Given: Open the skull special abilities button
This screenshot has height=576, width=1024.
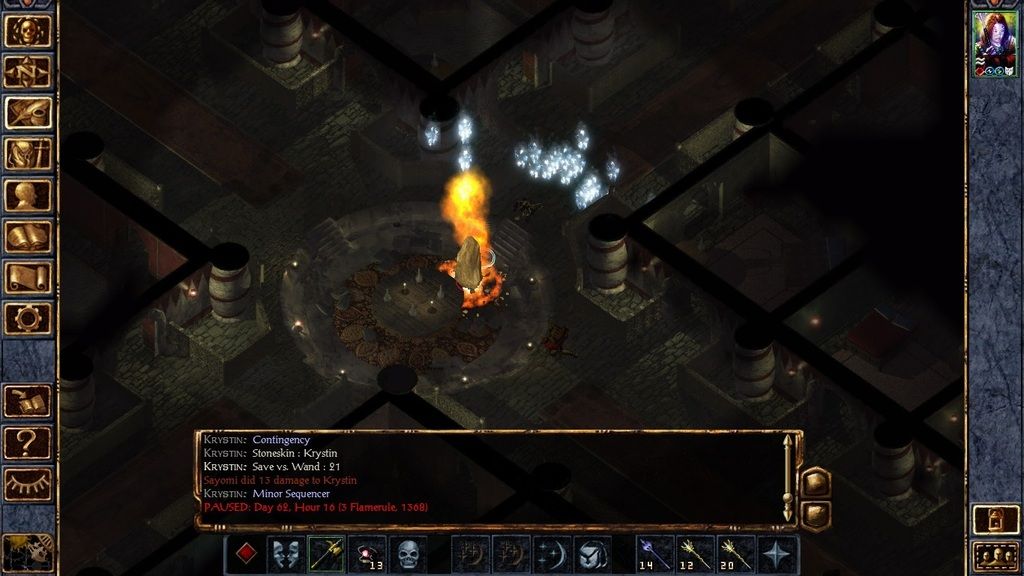Looking at the screenshot, I should (408, 554).
